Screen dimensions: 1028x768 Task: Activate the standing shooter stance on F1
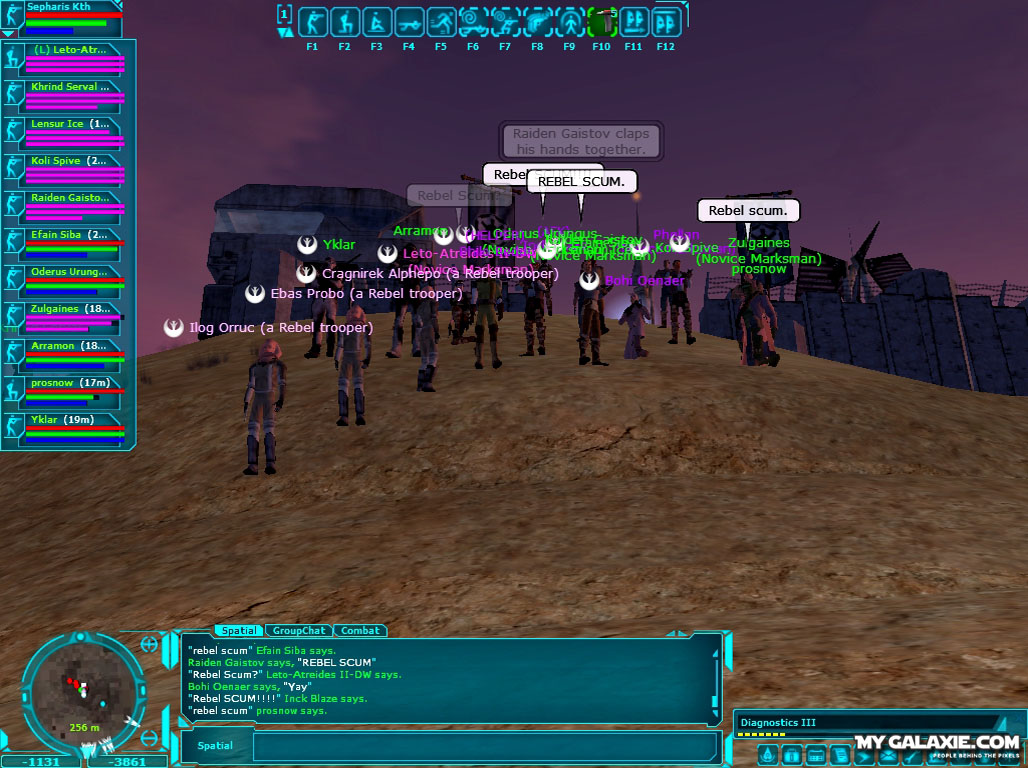[312, 21]
